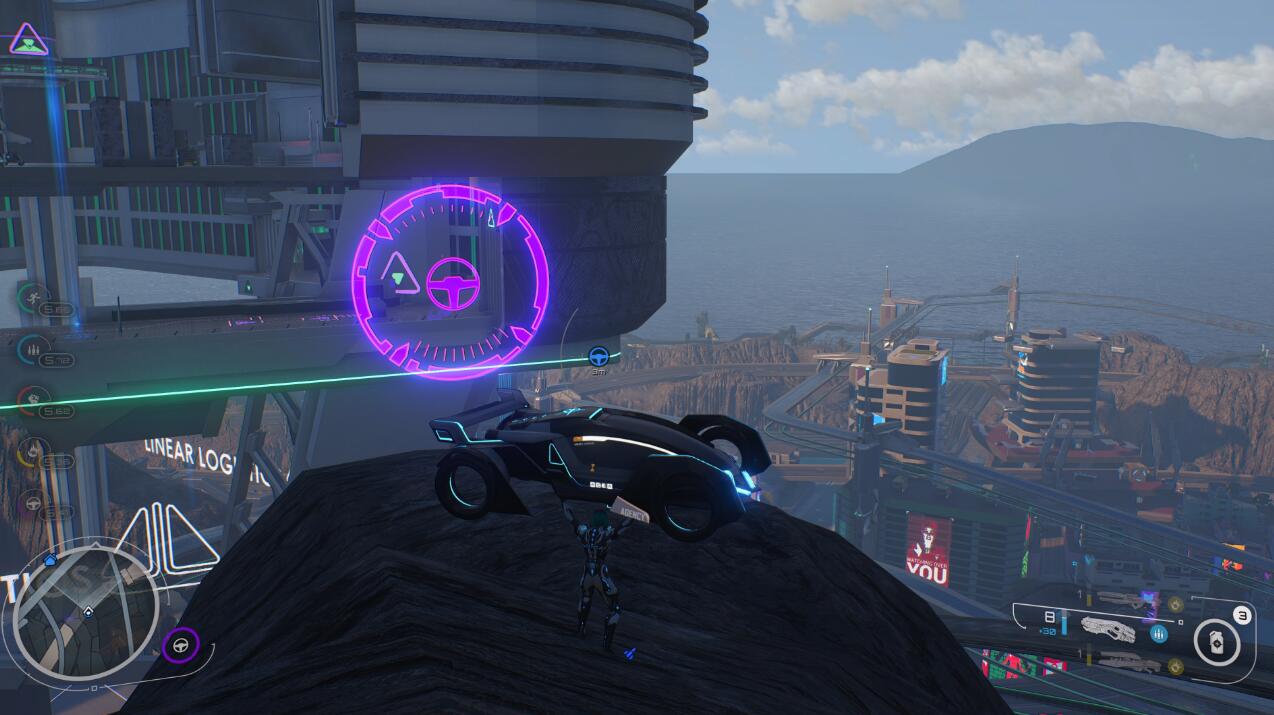Select the objective triangle icon at top-left
The image size is (1274, 715).
(x=30, y=41)
